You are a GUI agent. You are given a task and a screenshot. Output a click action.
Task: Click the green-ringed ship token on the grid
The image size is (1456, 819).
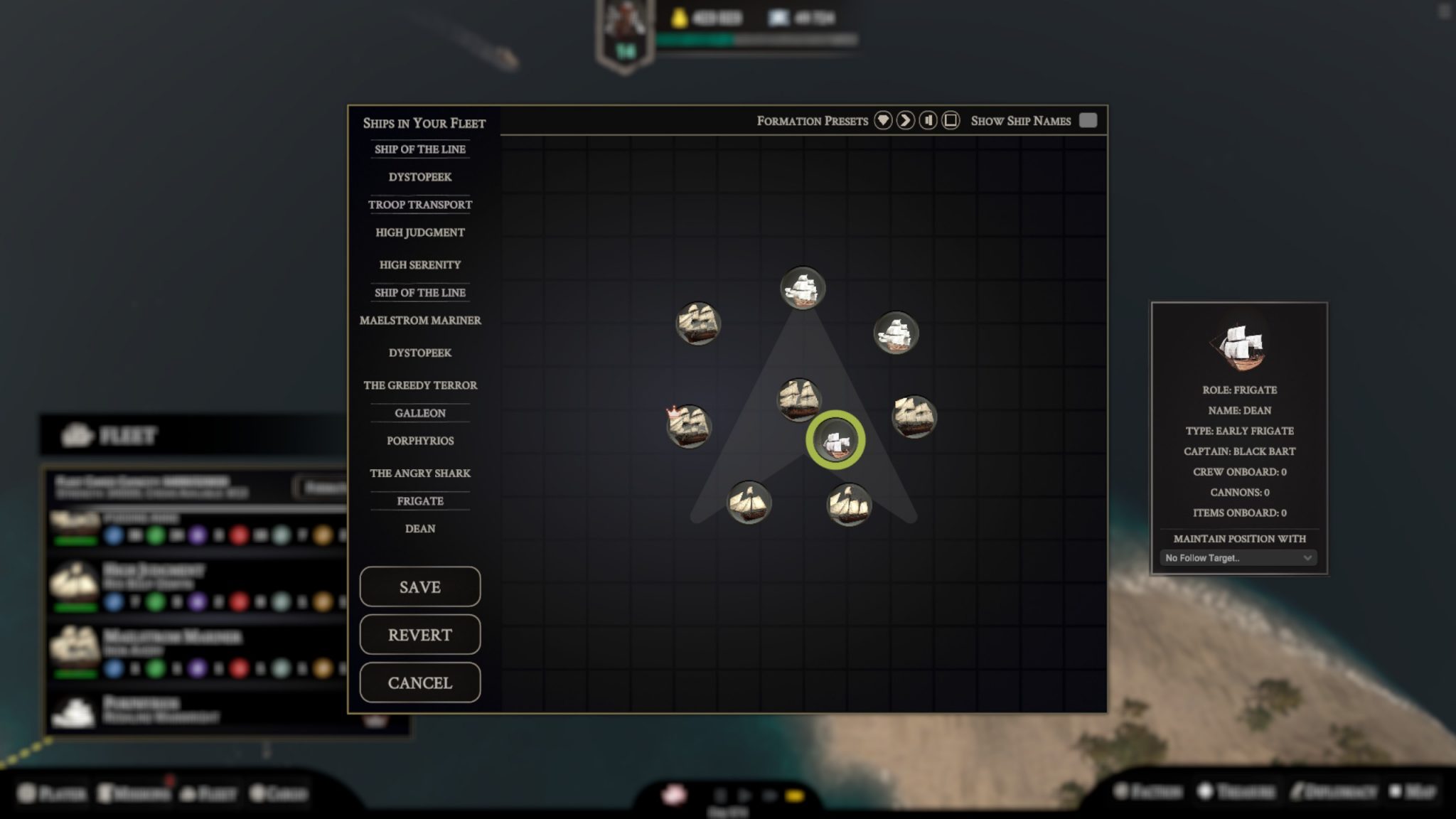coord(835,441)
